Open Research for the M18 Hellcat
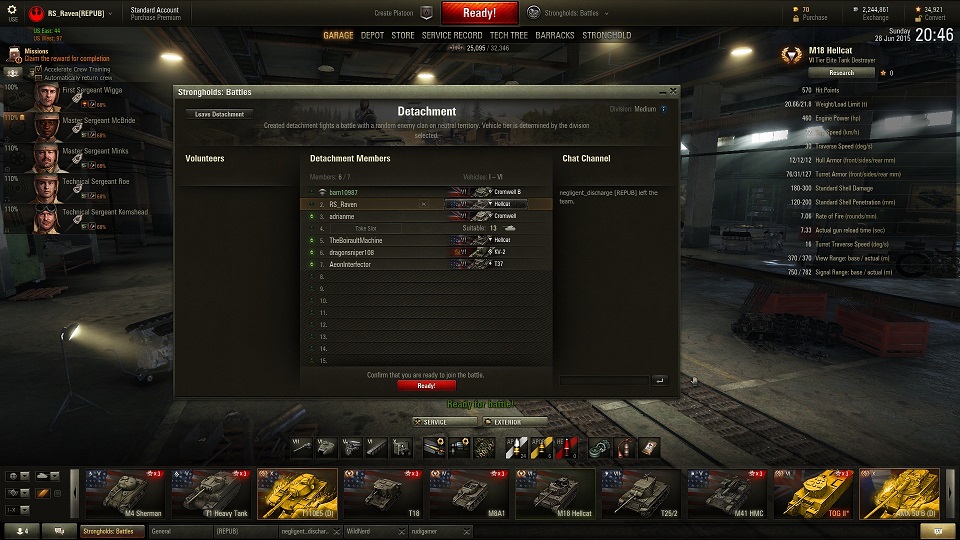The image size is (960, 540). point(841,73)
